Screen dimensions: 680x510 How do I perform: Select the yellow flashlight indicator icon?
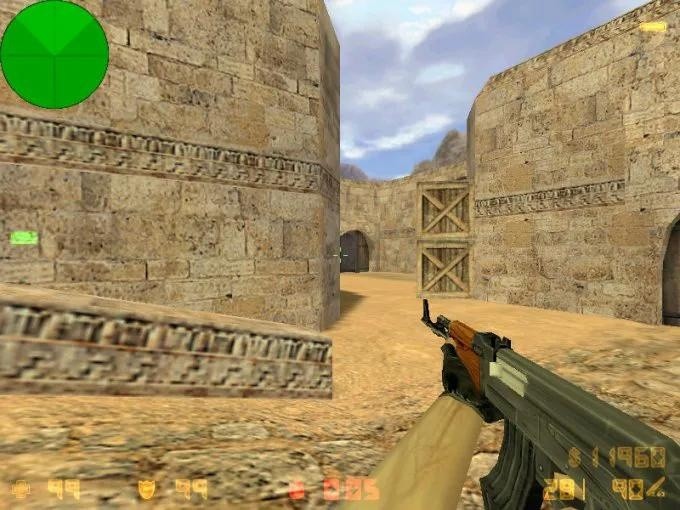coord(653,26)
